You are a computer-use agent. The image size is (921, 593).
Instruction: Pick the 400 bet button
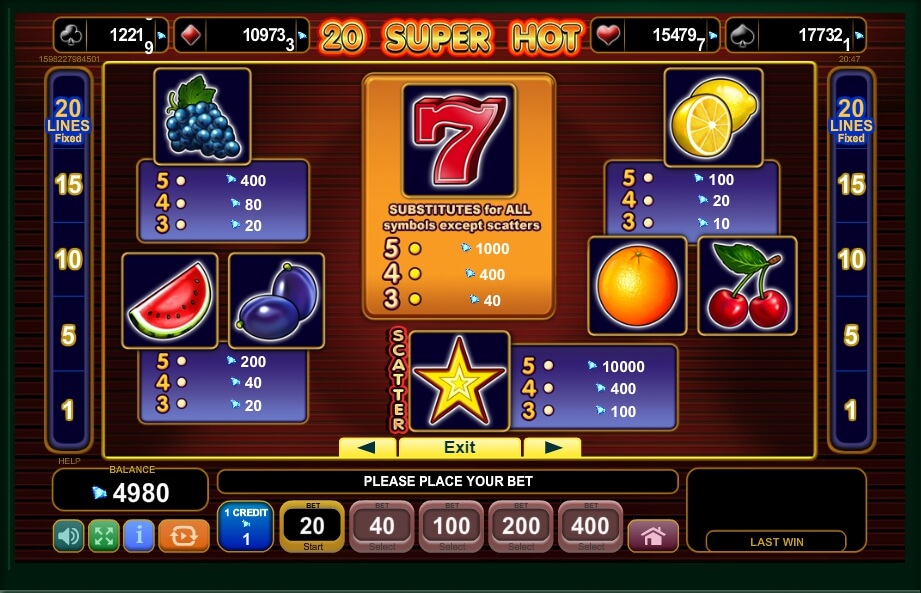(591, 526)
